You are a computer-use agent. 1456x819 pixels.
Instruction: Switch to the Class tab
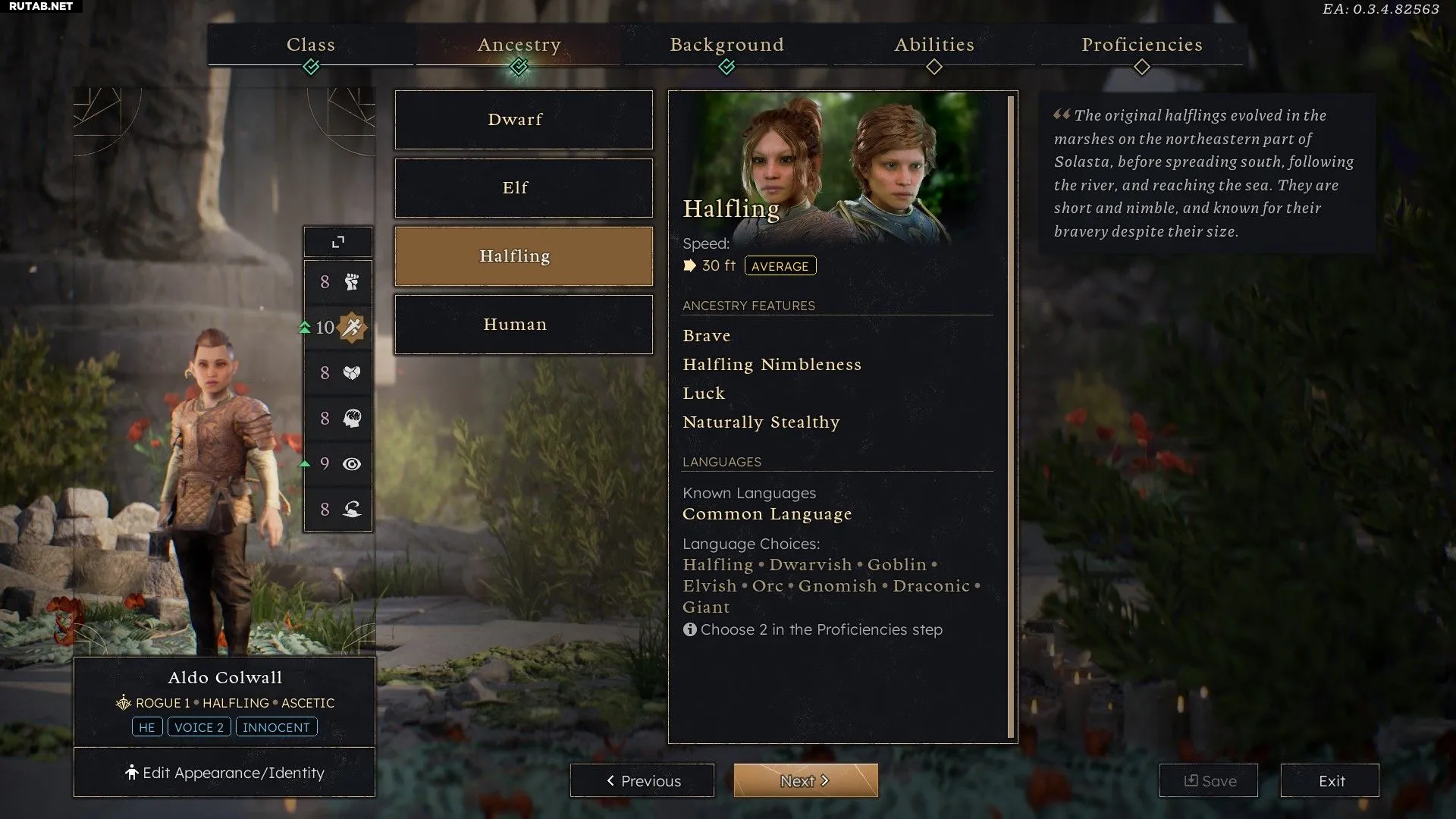(x=311, y=45)
